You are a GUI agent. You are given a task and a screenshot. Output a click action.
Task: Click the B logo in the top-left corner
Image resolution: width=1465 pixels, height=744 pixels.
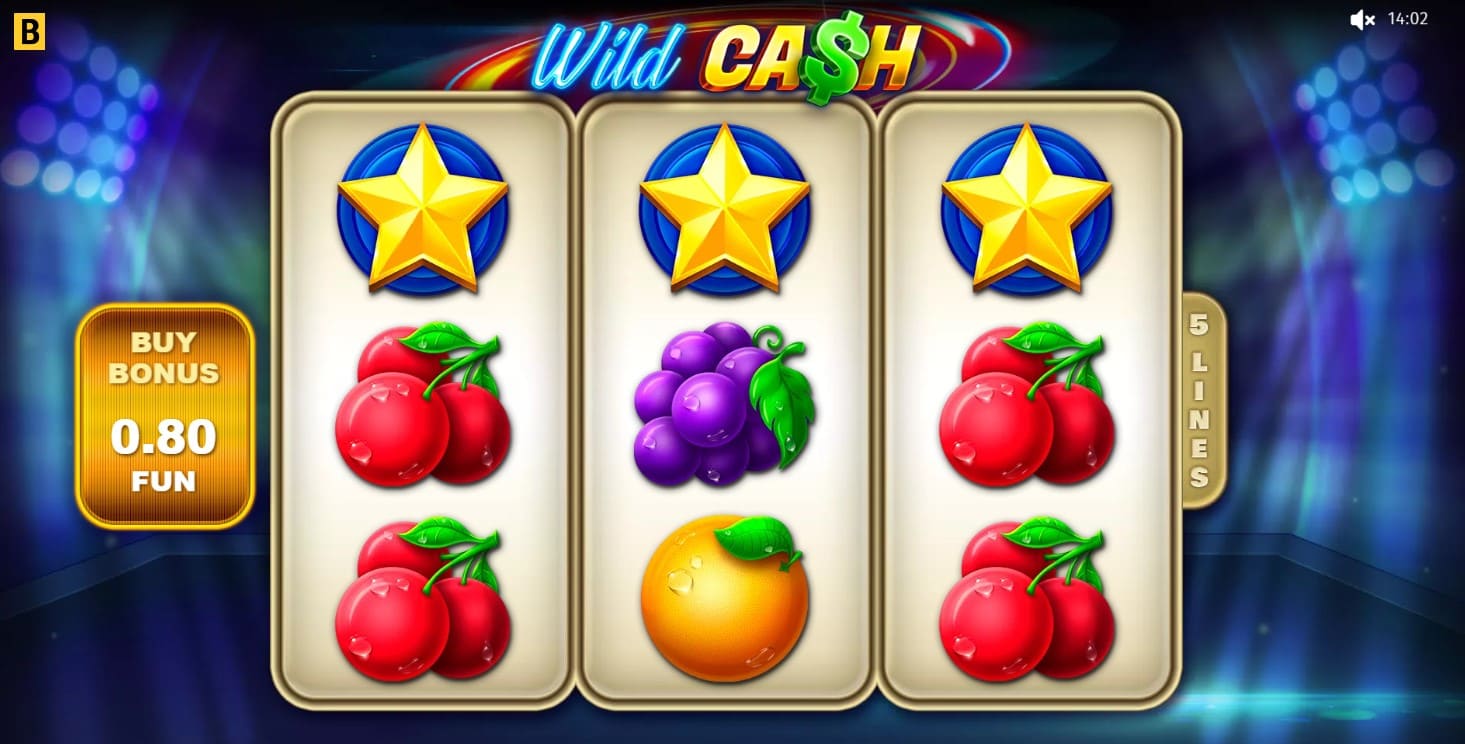click(x=29, y=30)
